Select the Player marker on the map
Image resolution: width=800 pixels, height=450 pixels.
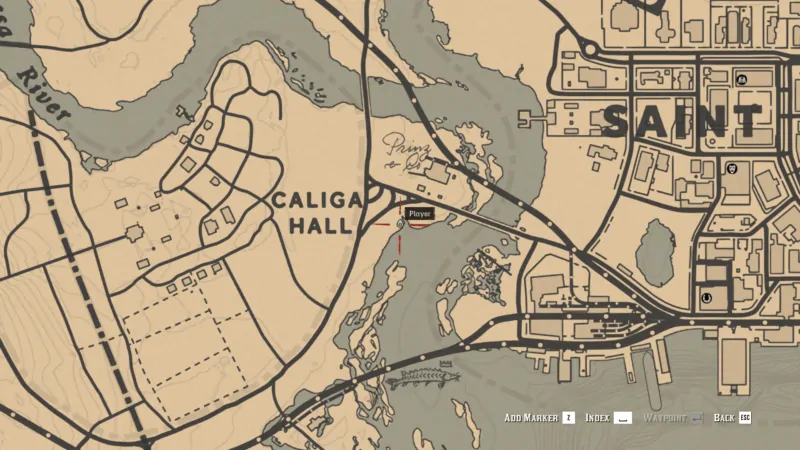(x=400, y=223)
